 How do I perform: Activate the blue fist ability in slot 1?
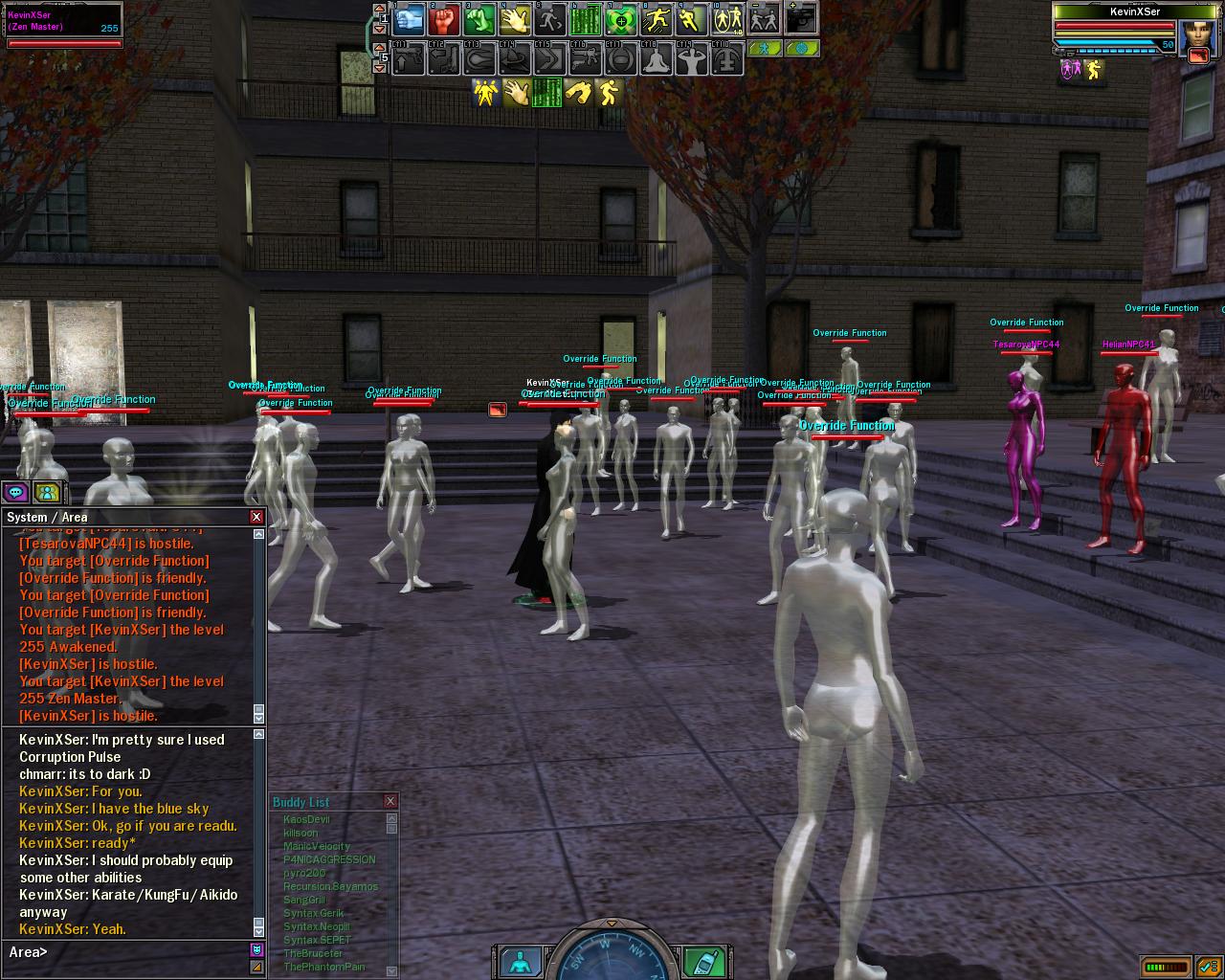[409, 19]
